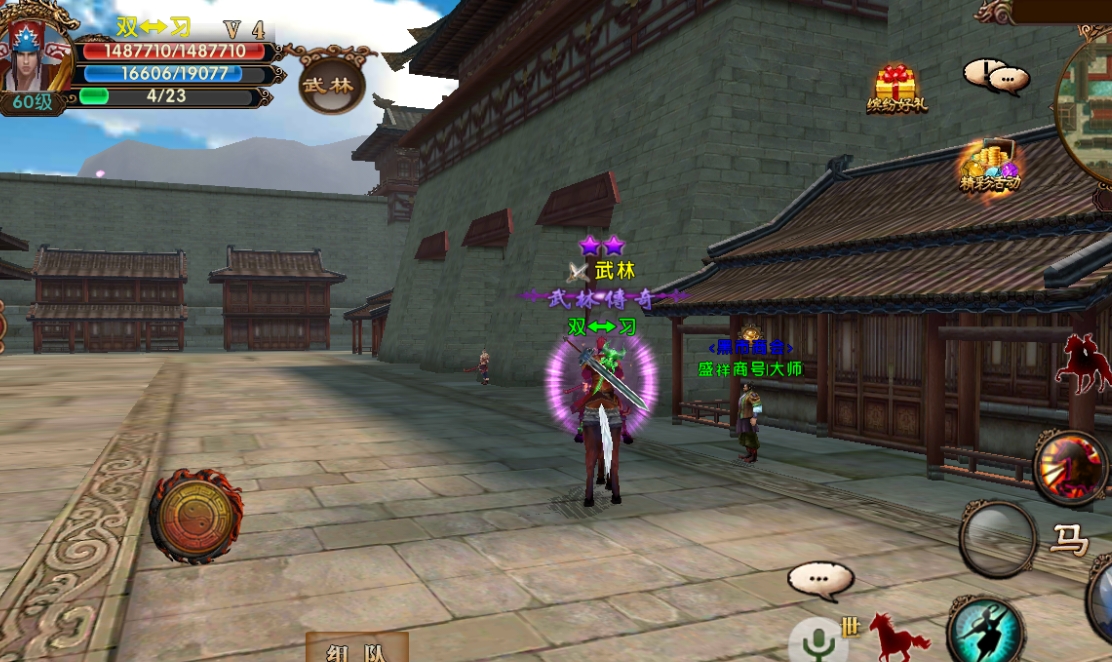Screen dimensions: 1112x662
Task: Activate the fiery horse charge skill
Action: click(x=1069, y=467)
